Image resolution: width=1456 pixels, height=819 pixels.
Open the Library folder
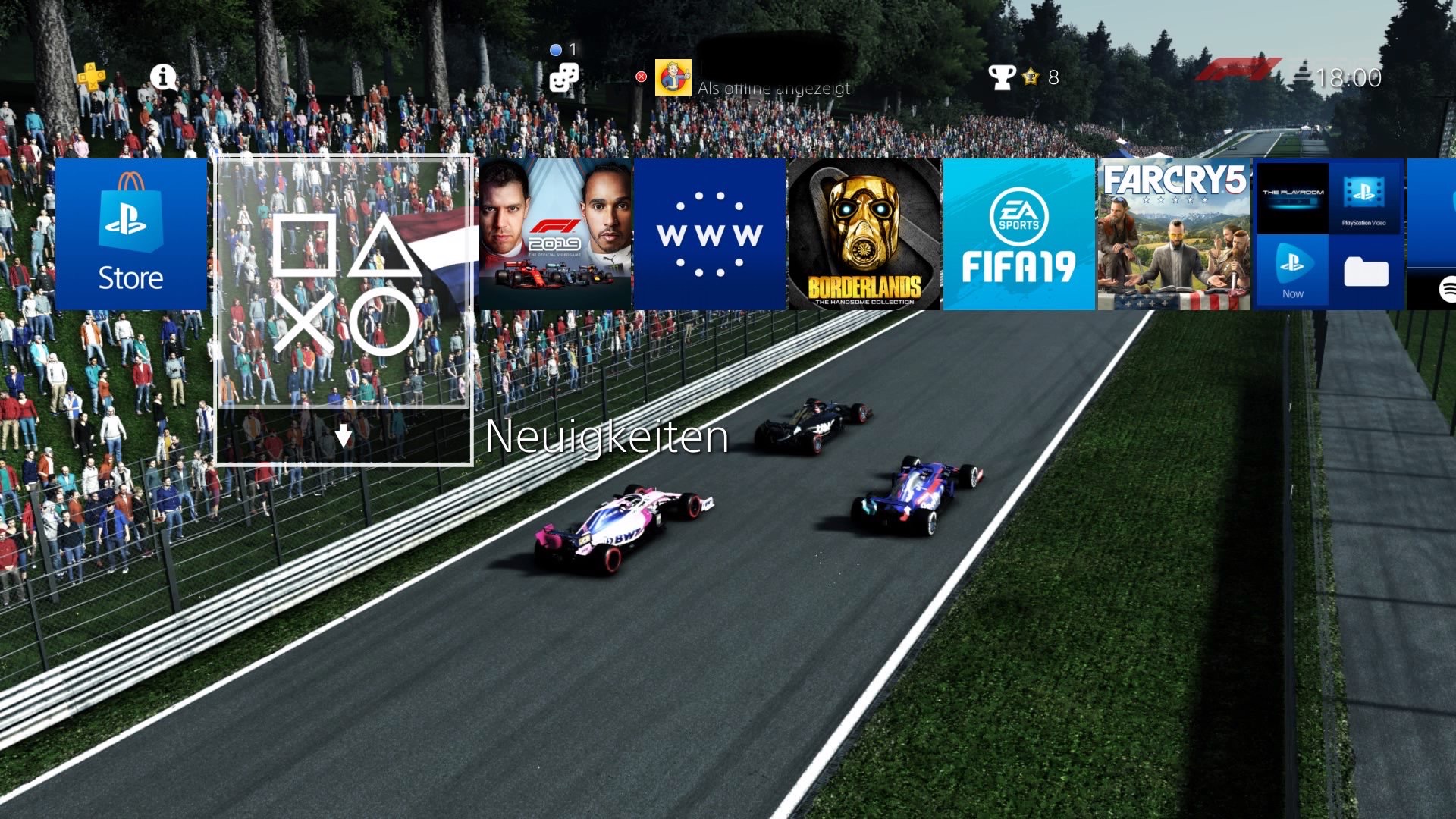[1367, 273]
